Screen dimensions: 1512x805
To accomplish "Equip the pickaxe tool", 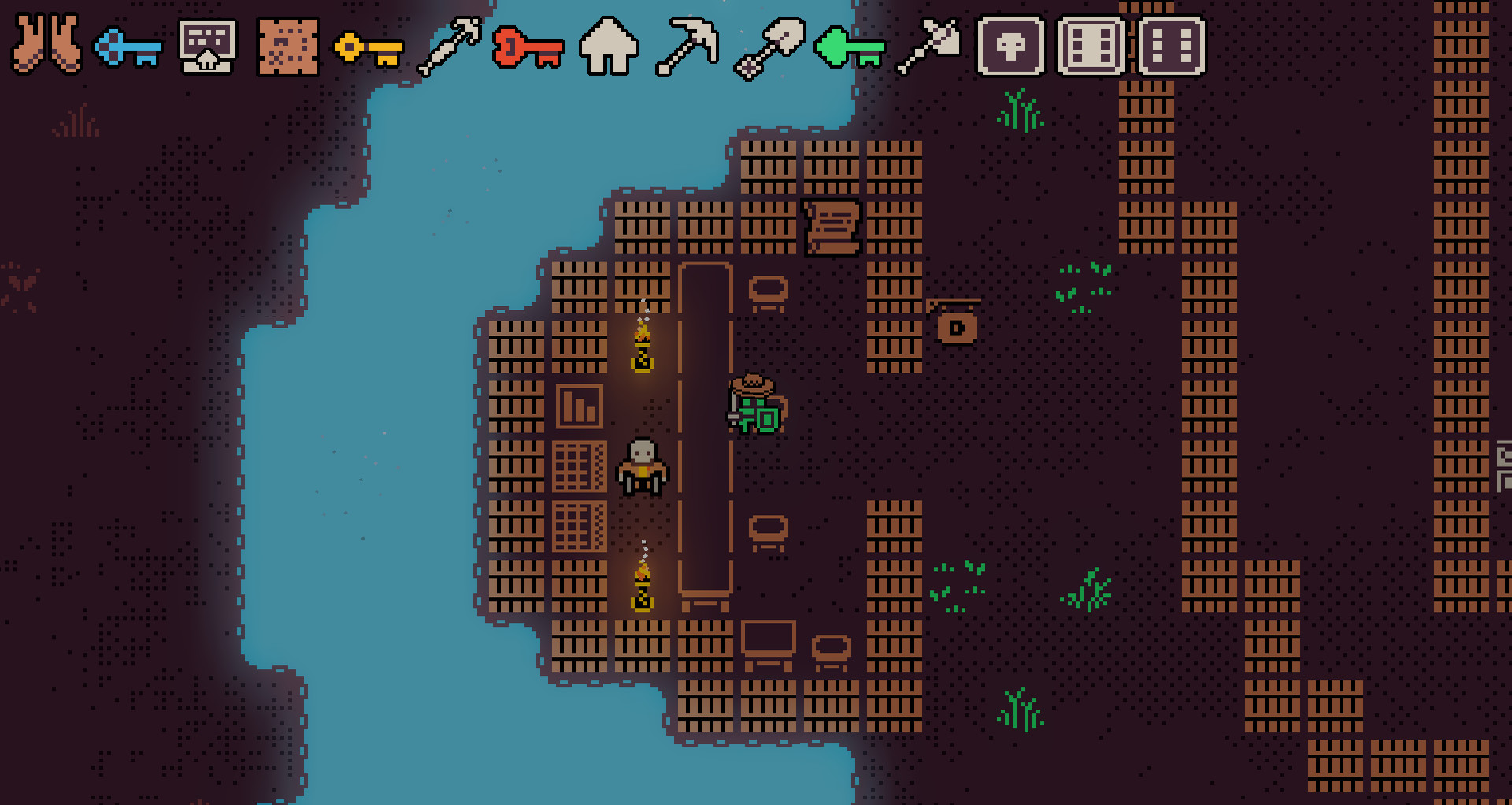I will [688, 47].
